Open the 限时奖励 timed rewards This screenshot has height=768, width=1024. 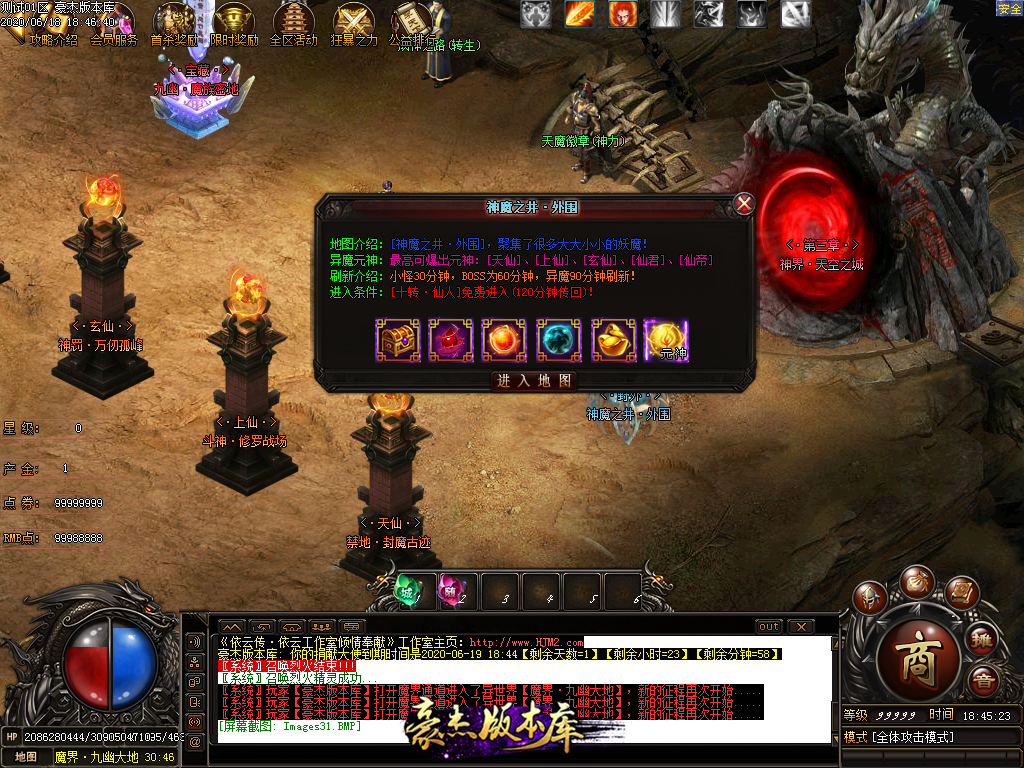coord(234,24)
